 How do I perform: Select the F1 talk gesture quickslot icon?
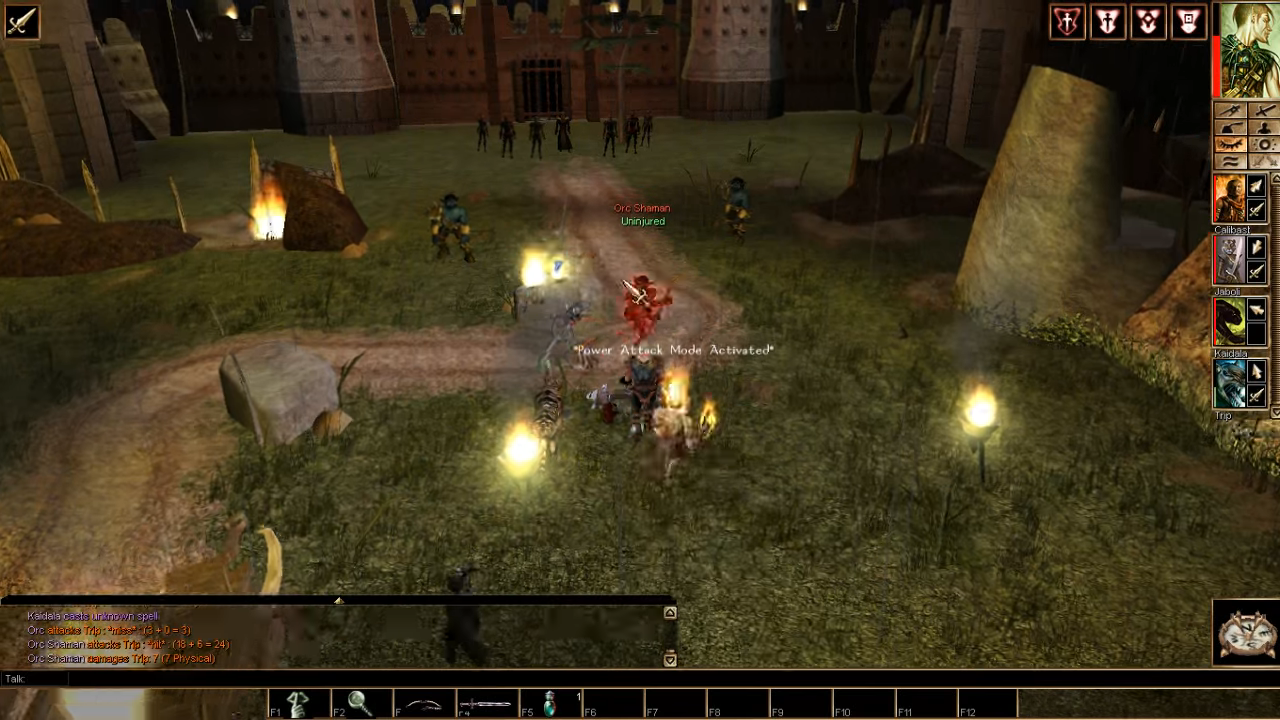[298, 701]
